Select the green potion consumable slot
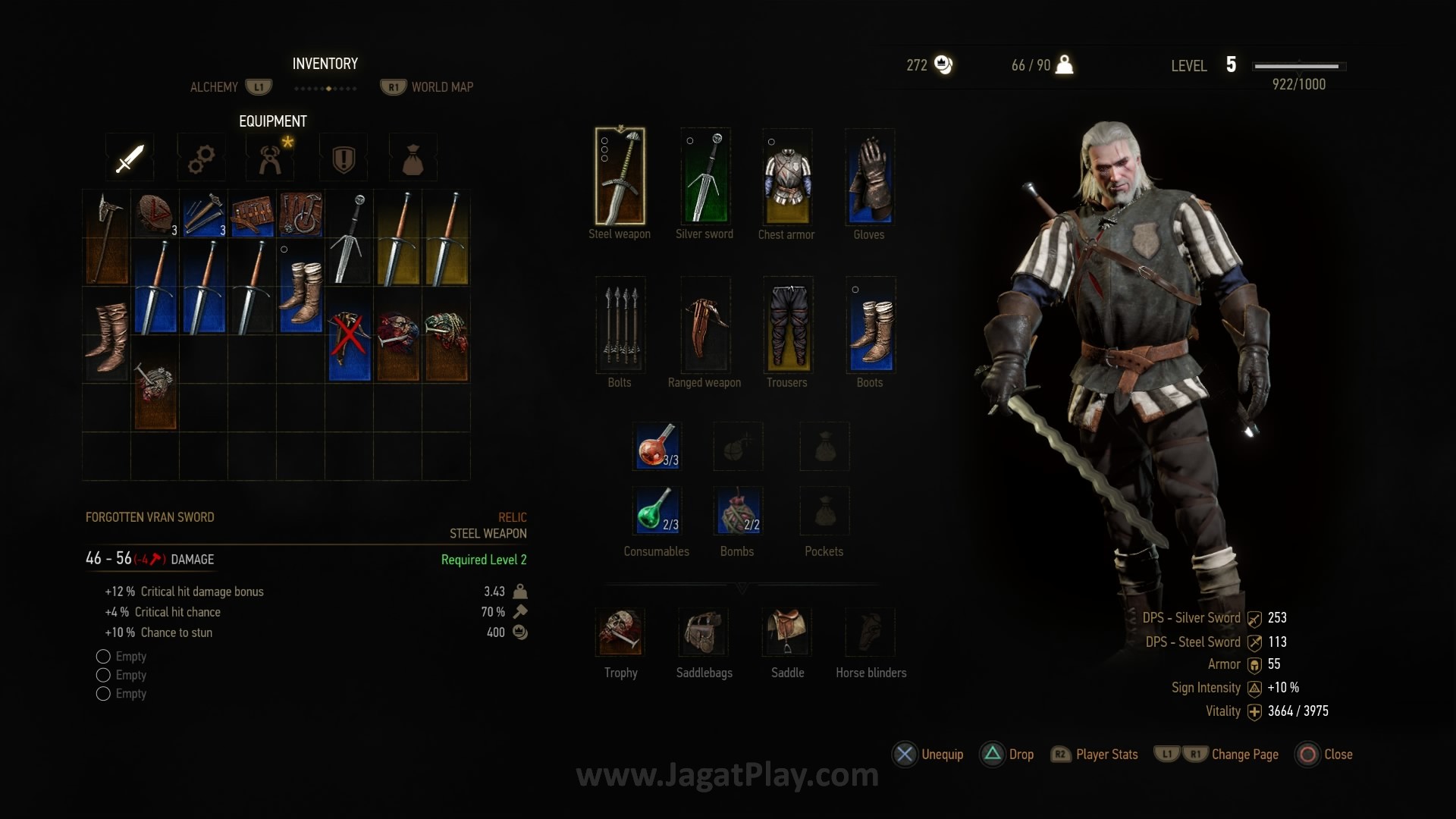This screenshot has height=819, width=1456. coord(657,510)
